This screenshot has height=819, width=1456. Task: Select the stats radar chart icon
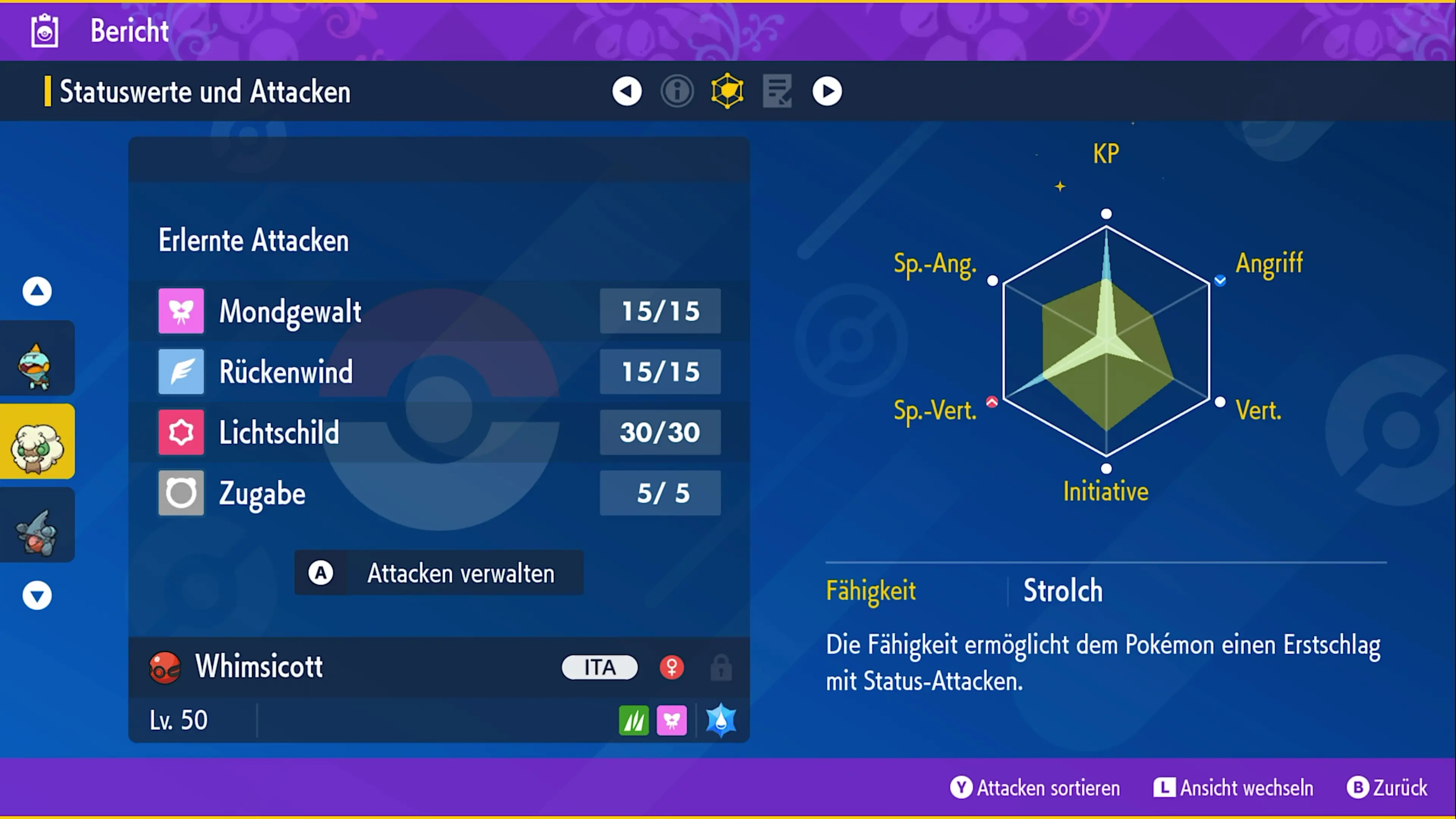tap(726, 91)
